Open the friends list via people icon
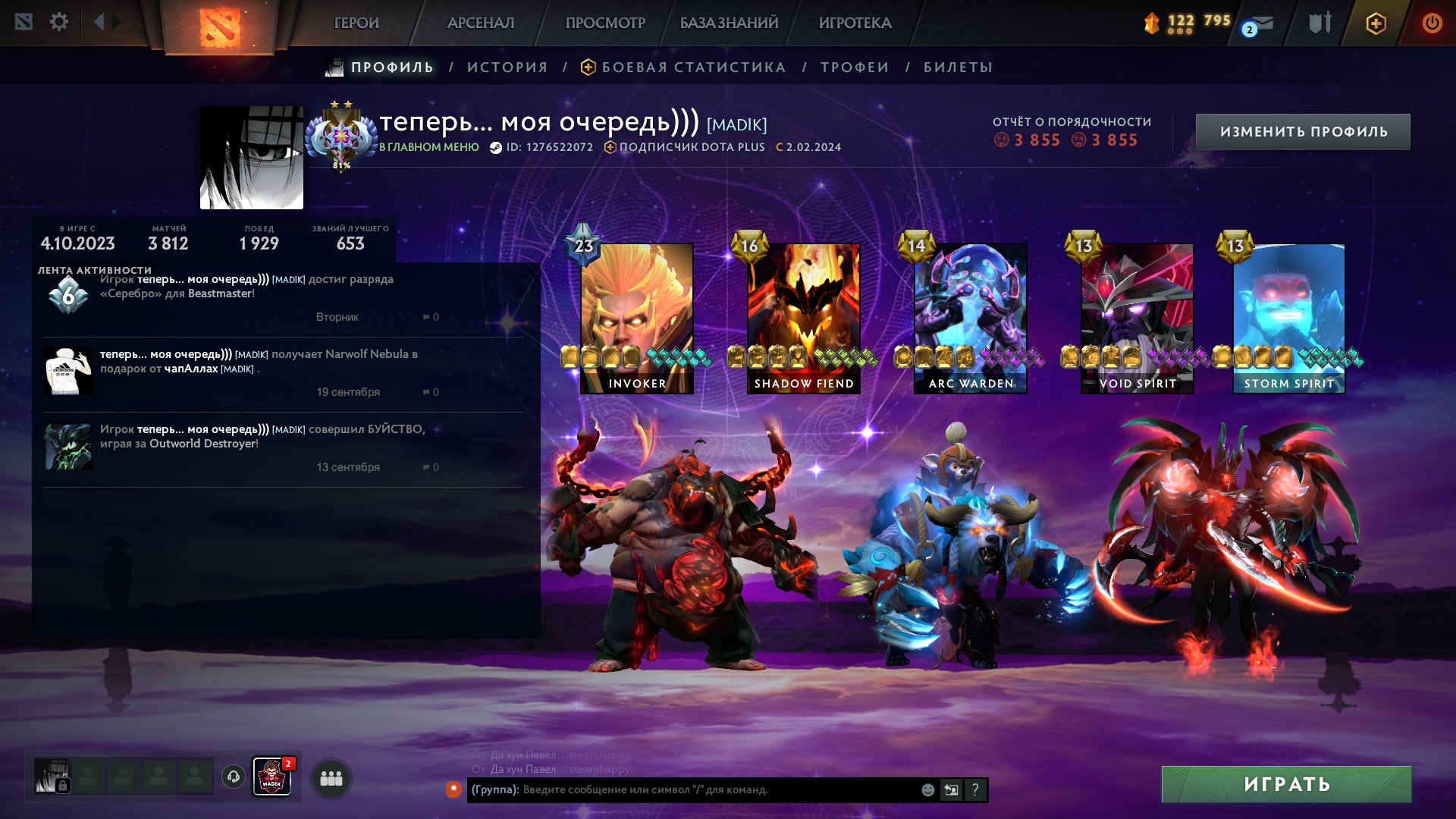 331,778
